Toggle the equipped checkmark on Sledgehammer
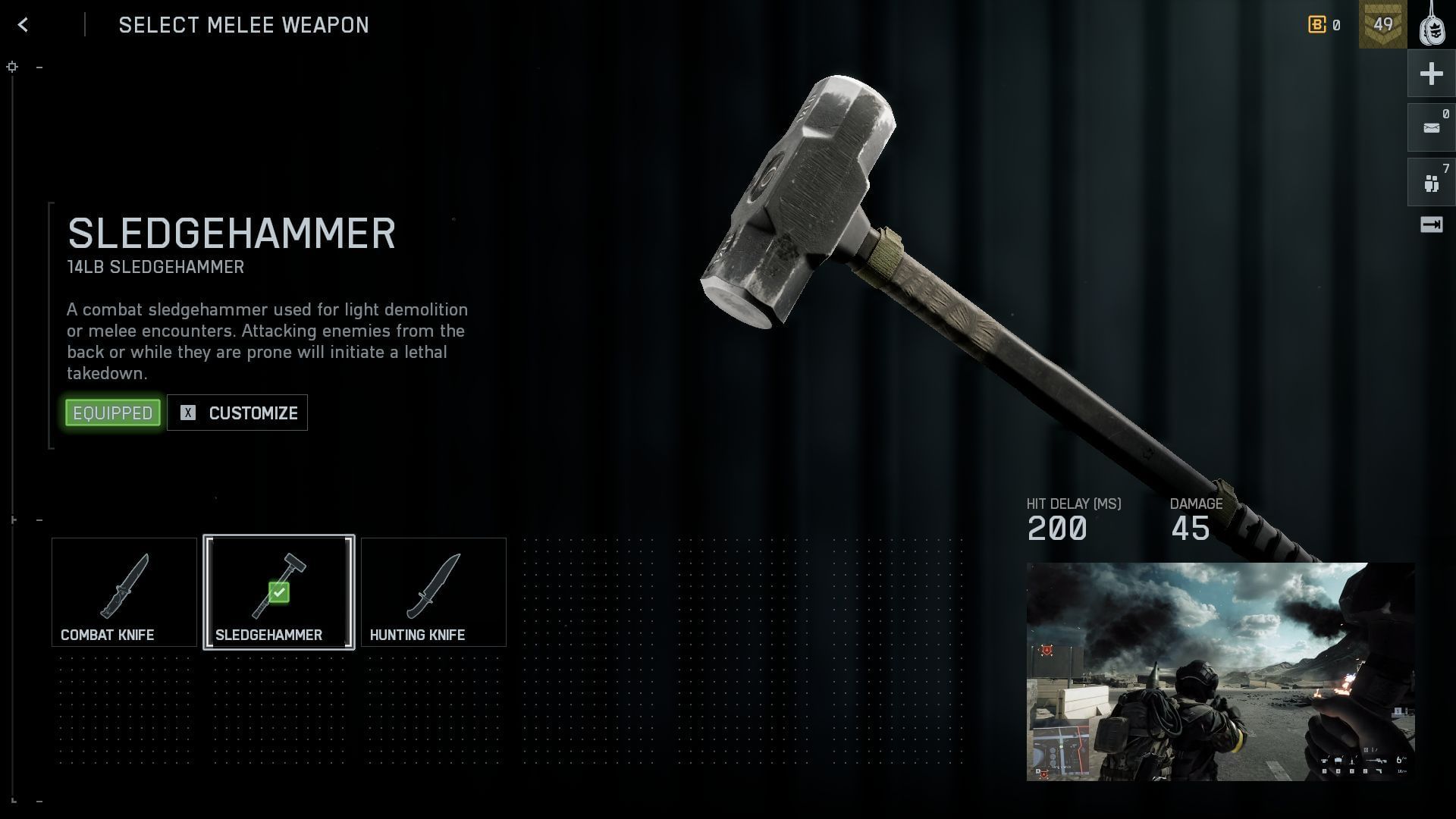The height and width of the screenshot is (819, 1456). tap(280, 593)
